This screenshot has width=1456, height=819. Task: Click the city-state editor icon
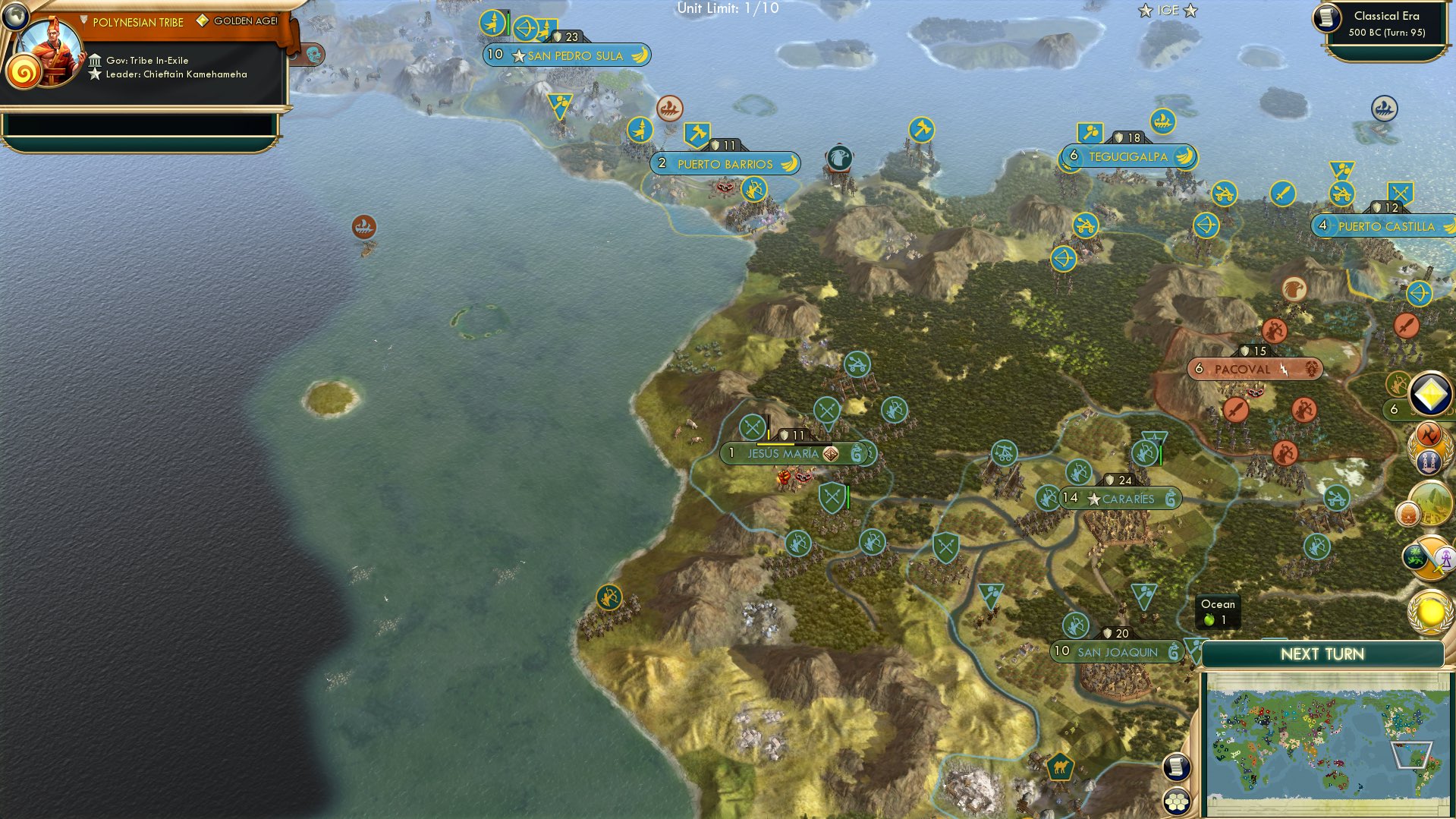click(1428, 460)
